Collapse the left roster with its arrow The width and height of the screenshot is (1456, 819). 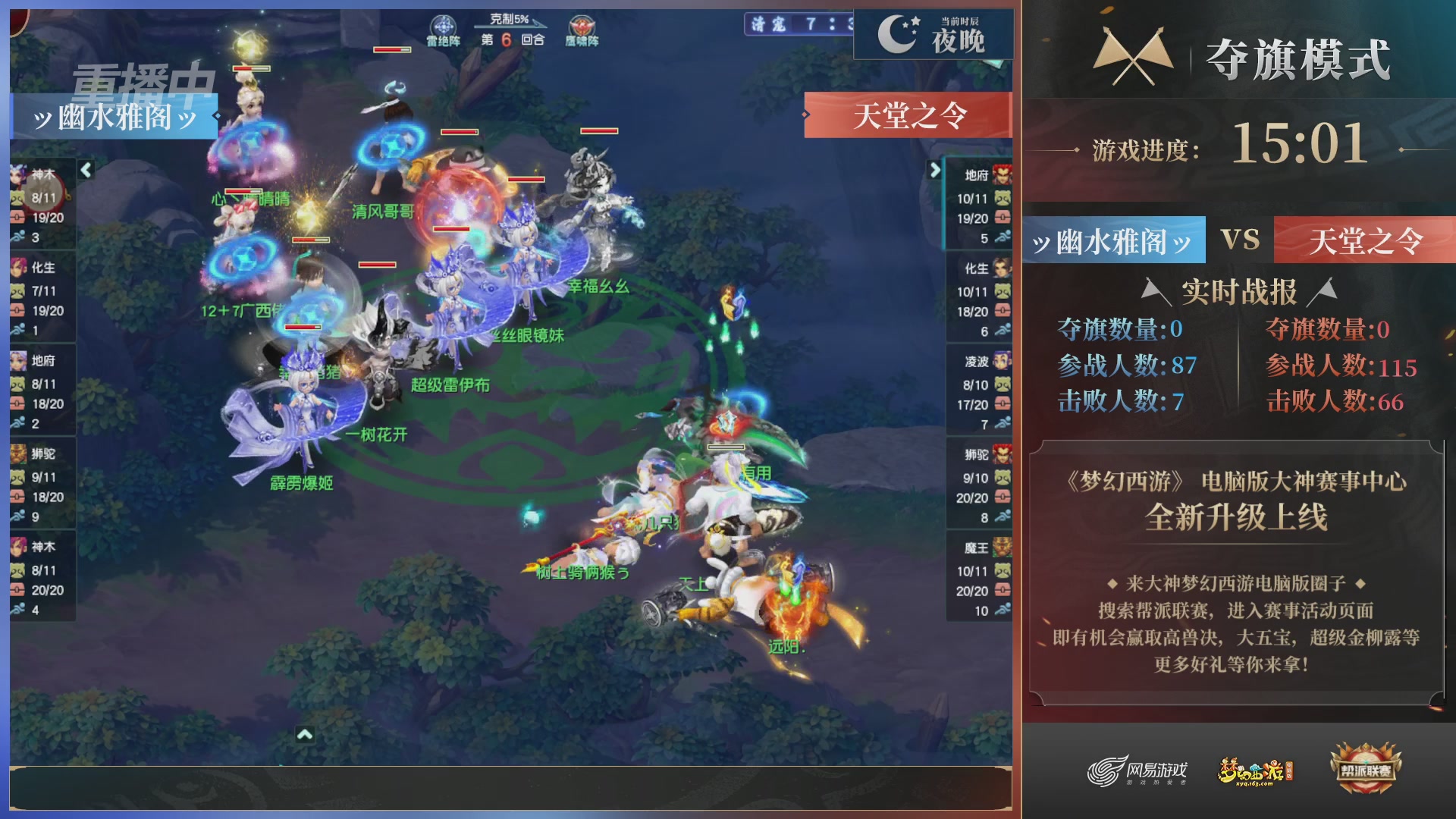(x=86, y=171)
